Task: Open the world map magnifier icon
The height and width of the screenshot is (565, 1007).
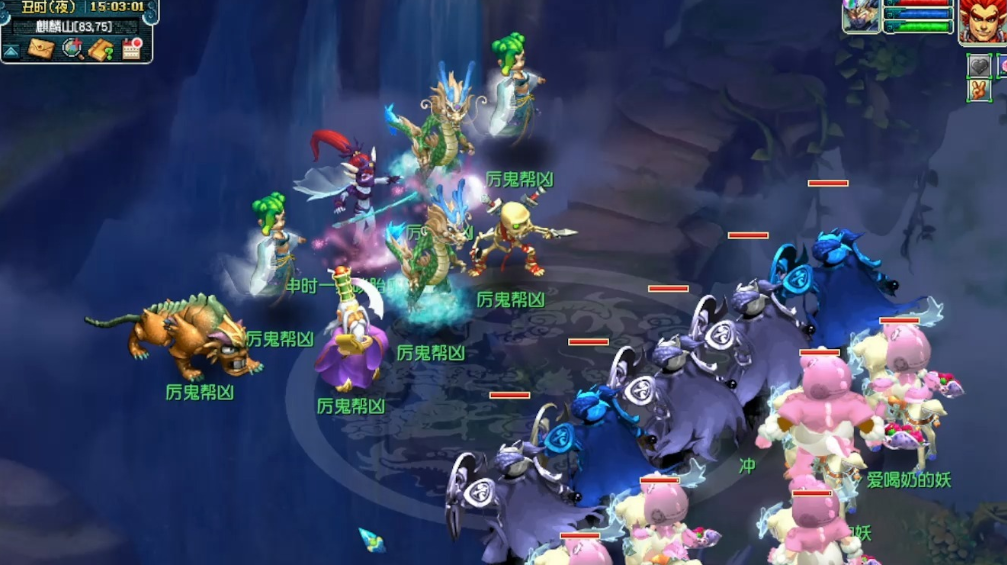Action: 71,49
